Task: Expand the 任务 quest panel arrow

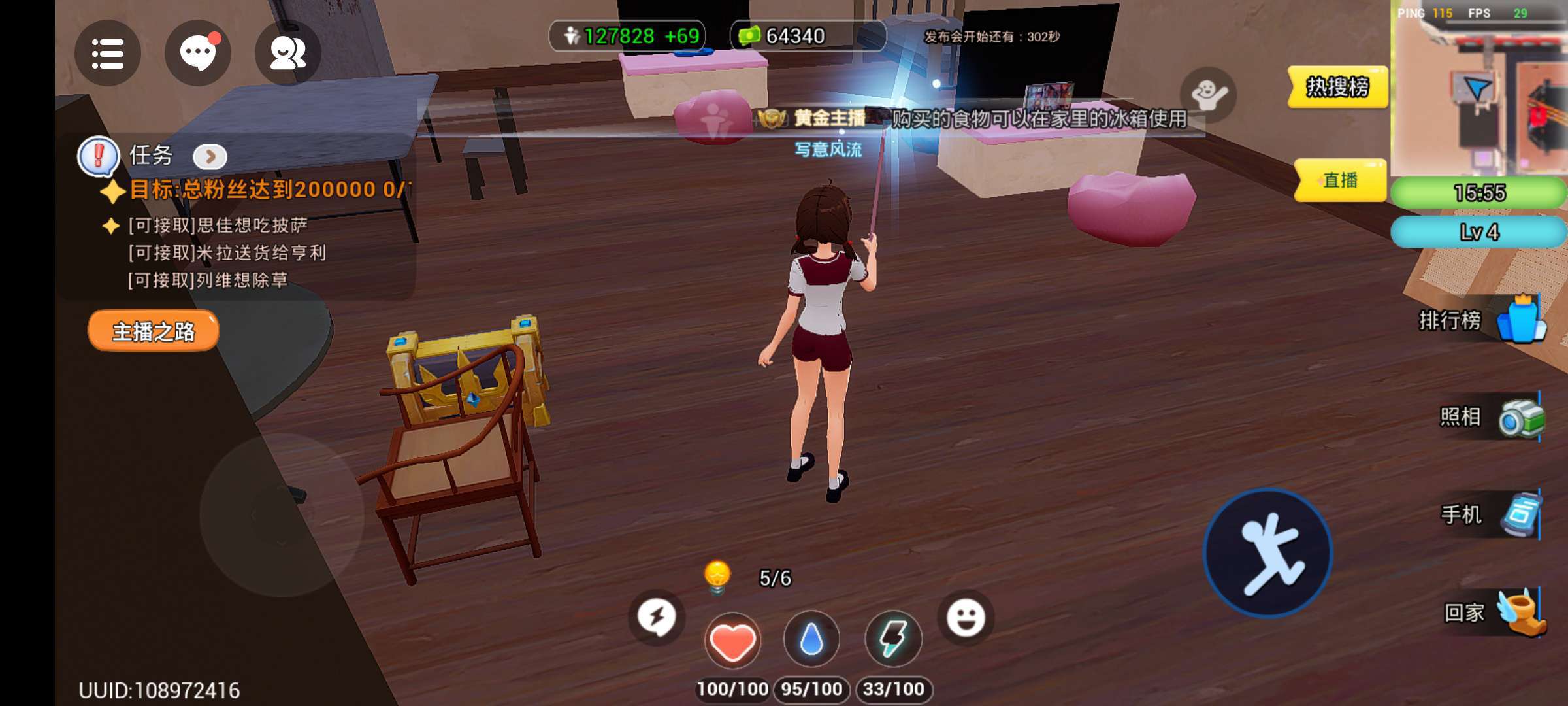Action: point(210,156)
